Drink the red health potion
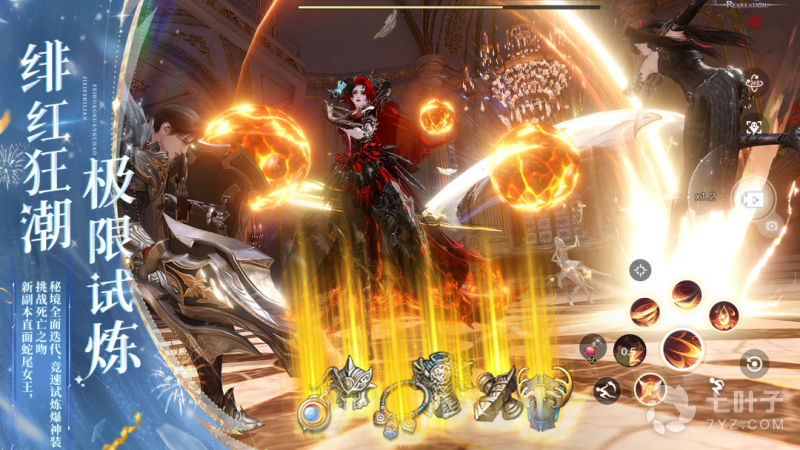800x450 pixels. point(593,348)
